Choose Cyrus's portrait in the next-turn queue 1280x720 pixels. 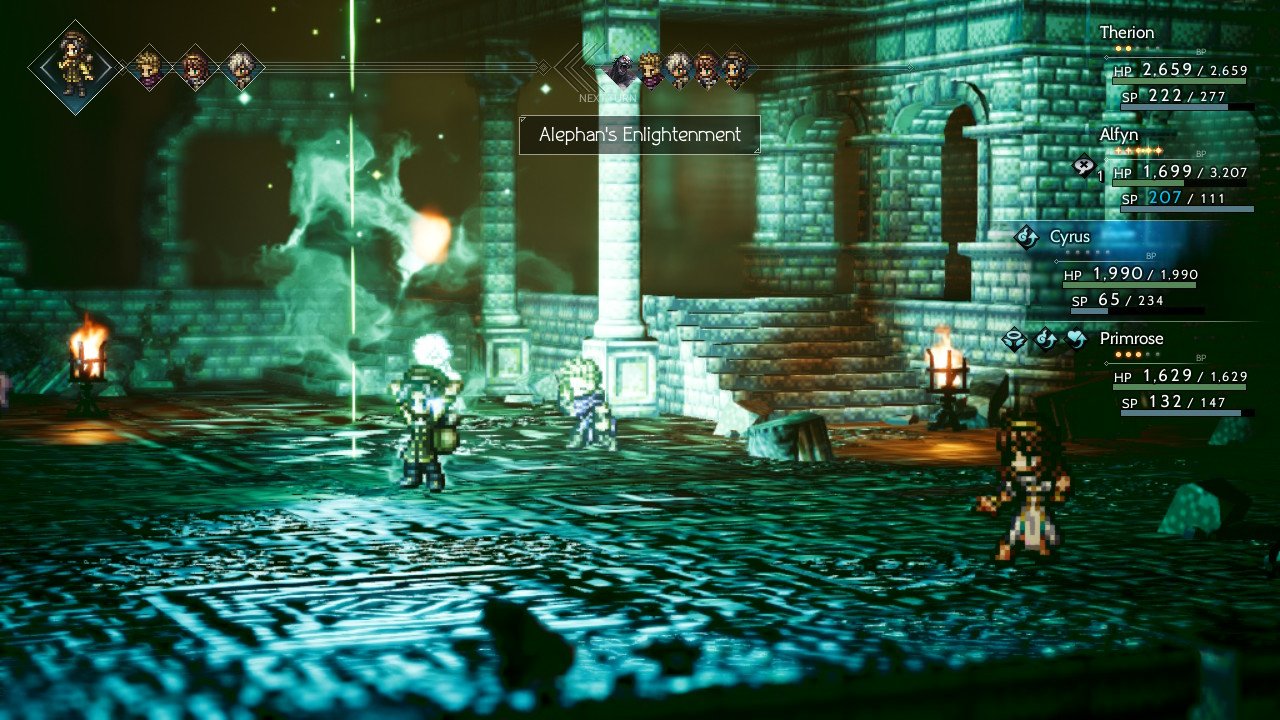click(x=735, y=69)
